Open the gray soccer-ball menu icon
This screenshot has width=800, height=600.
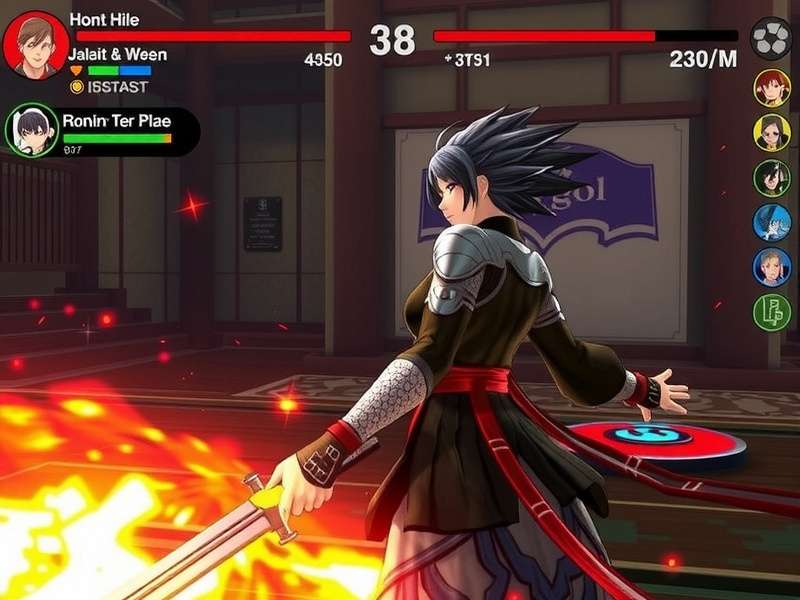point(771,40)
